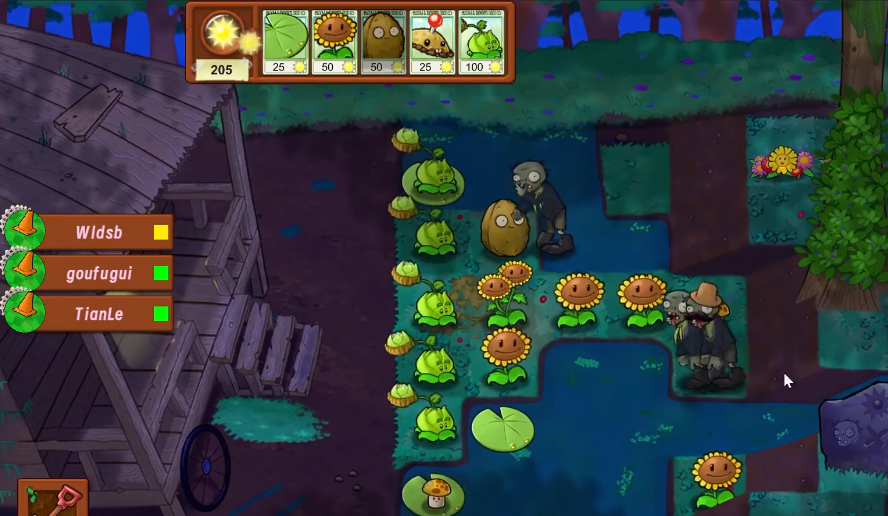The image size is (888, 516).
Task: Choose the Wall-nut seed packet
Action: click(x=383, y=42)
